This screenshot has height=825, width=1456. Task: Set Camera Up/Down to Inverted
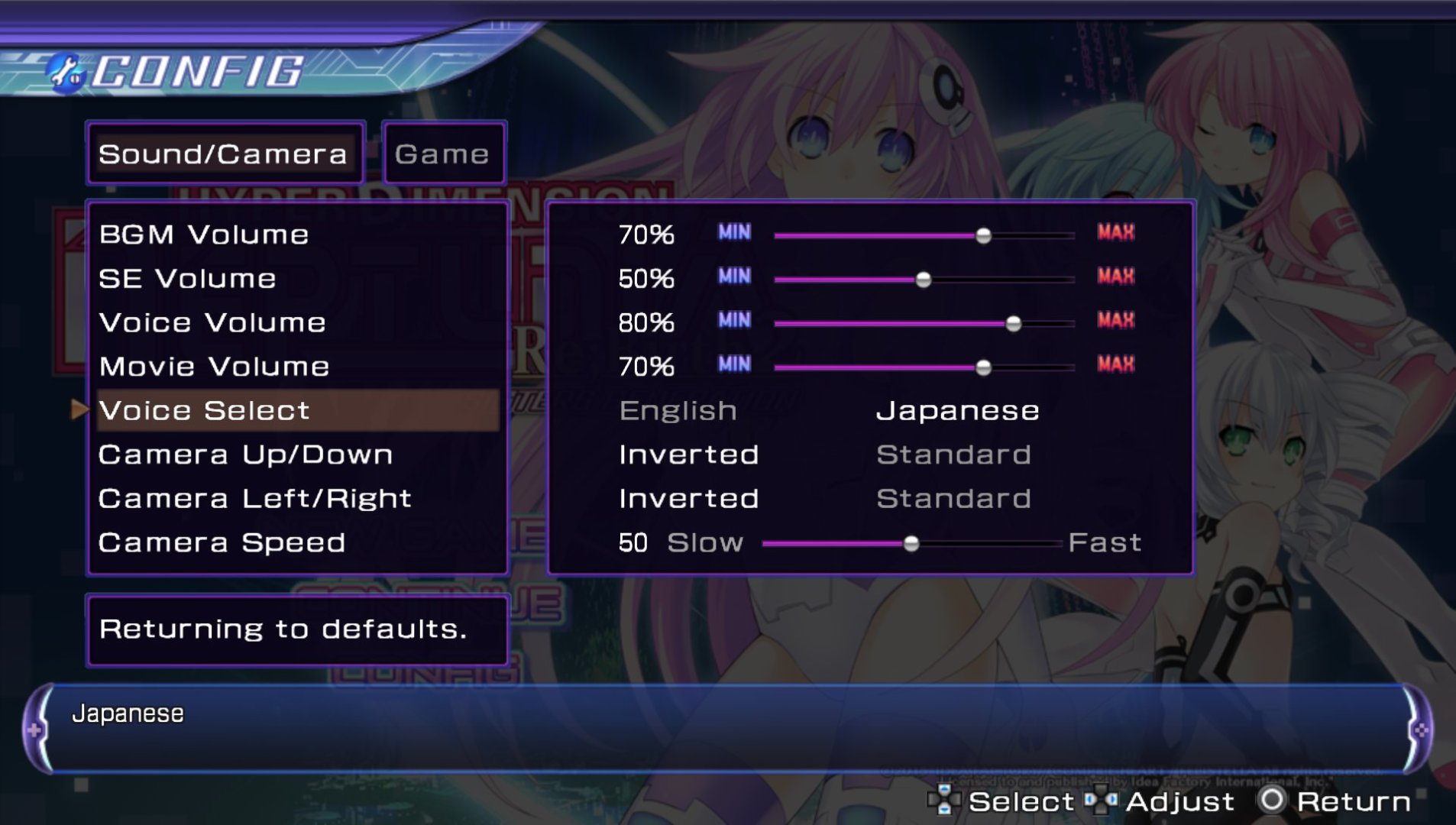pyautogui.click(x=688, y=455)
